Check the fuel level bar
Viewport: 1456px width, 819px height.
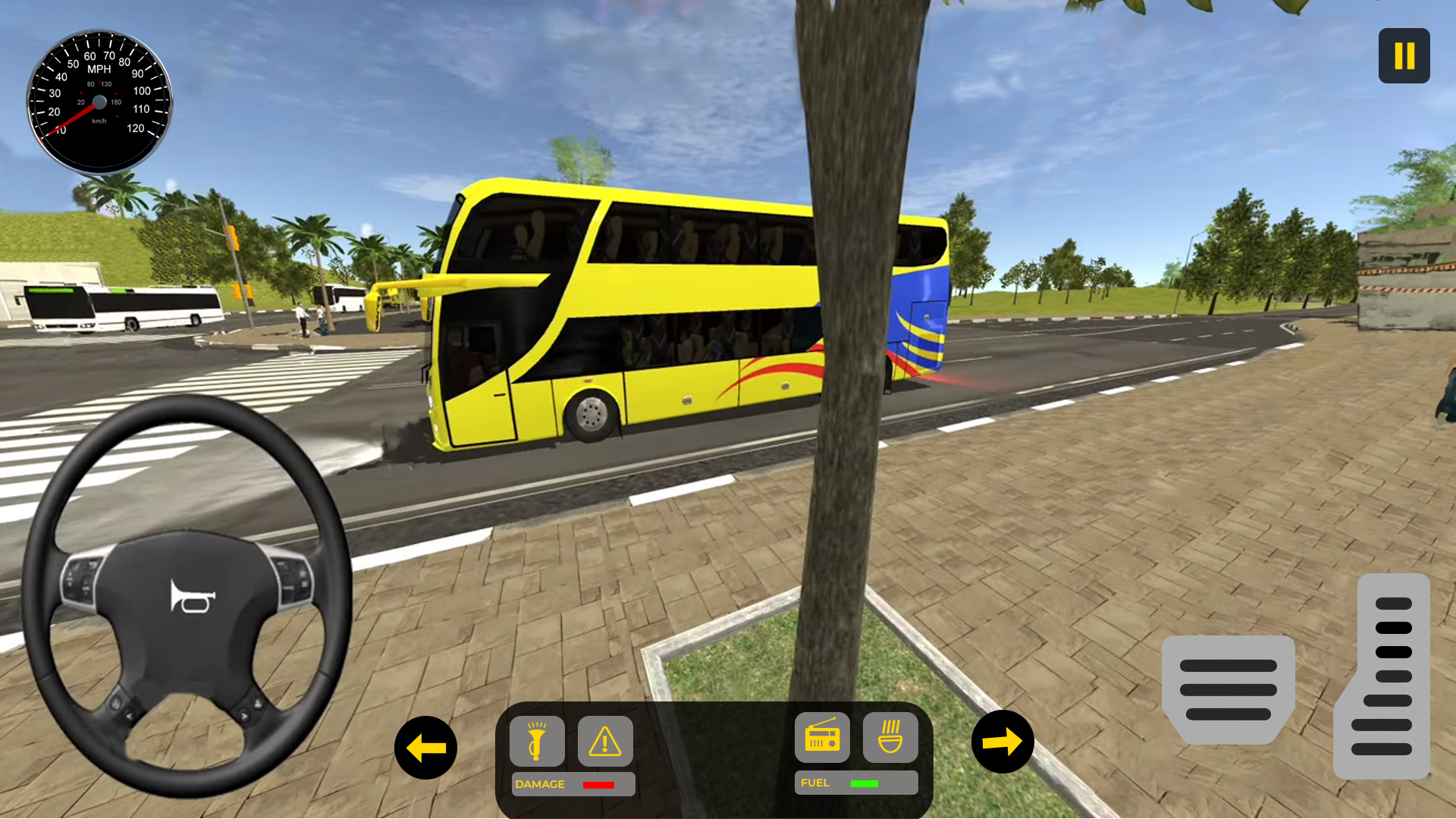[865, 782]
